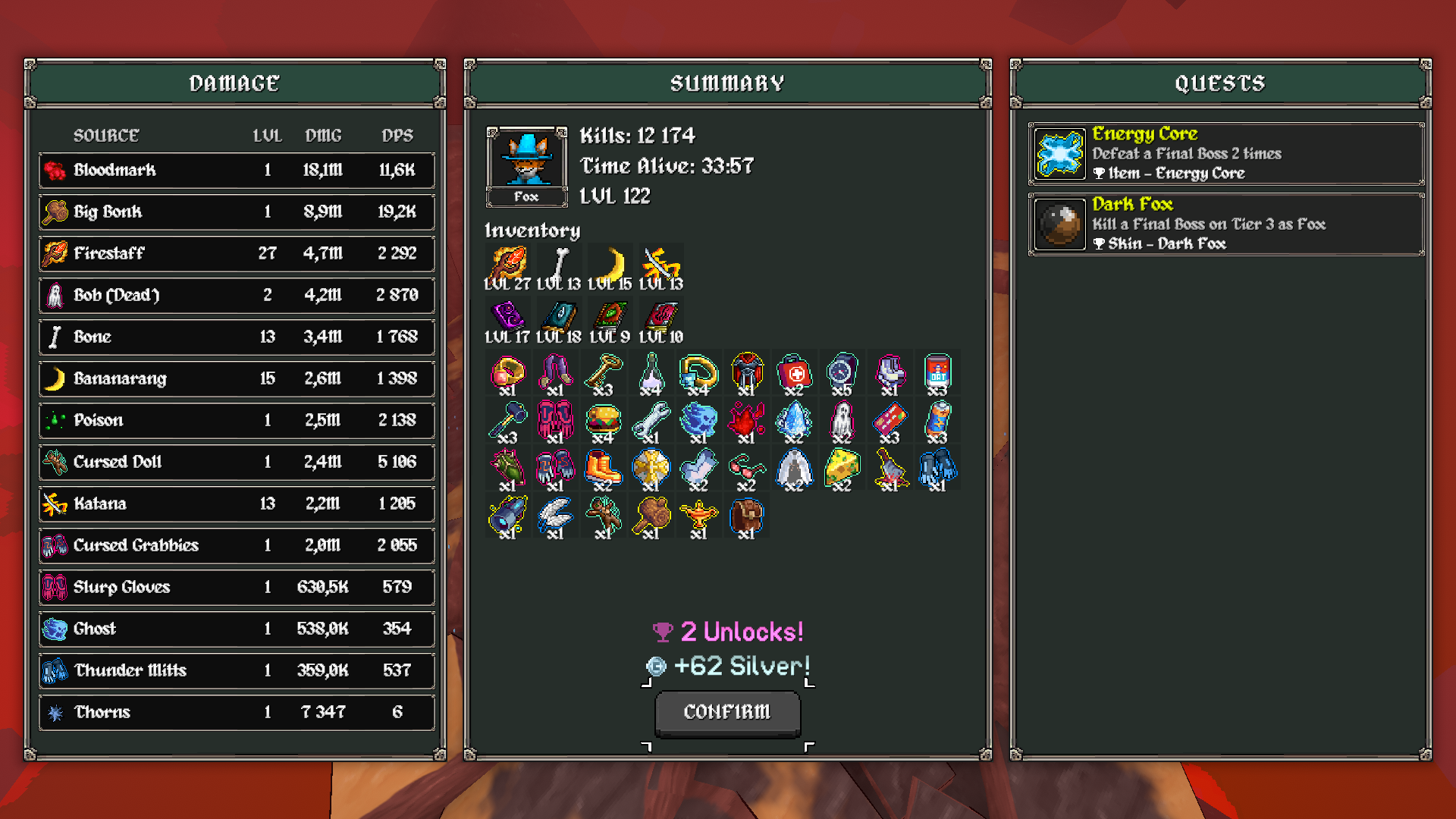Image resolution: width=1456 pixels, height=819 pixels.
Task: Click the red first aid kit item
Action: coord(794,373)
